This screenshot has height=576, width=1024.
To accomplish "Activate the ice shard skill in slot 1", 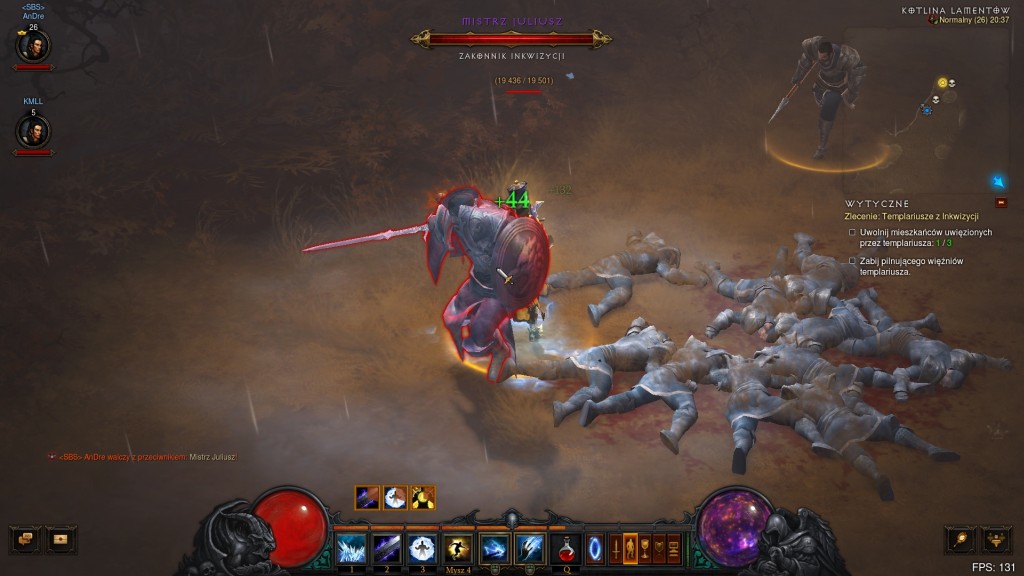I will click(x=351, y=548).
